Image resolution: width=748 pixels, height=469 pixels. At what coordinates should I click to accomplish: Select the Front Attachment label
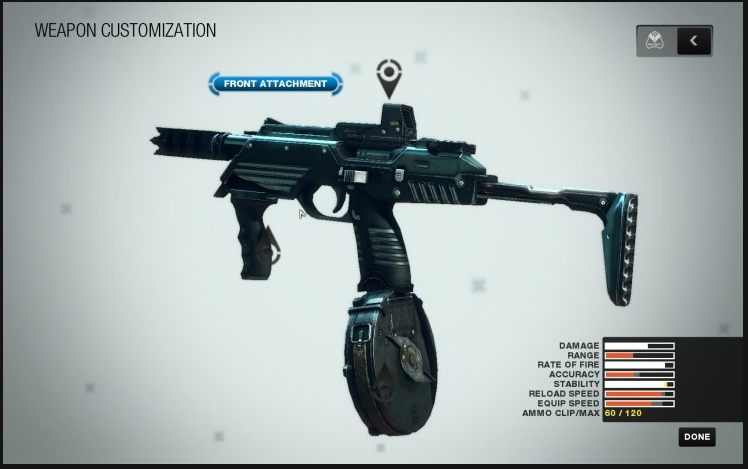[275, 84]
